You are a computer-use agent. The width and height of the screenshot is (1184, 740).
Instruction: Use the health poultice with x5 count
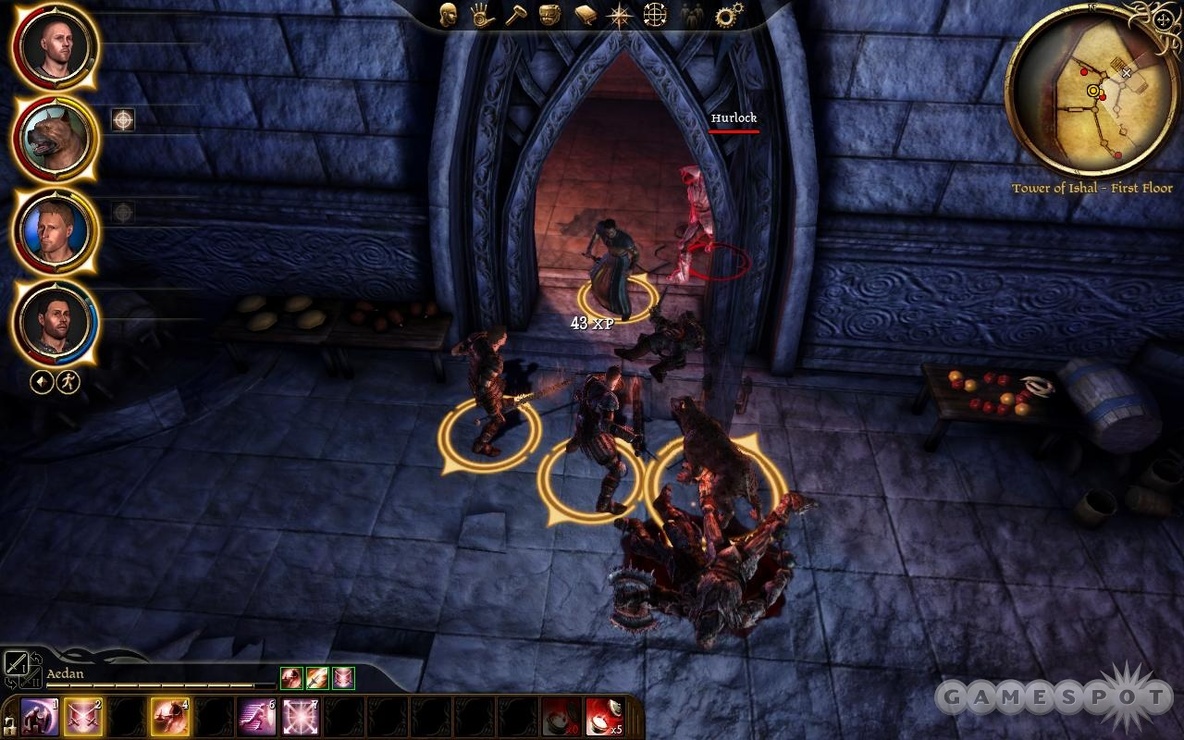[x=604, y=717]
